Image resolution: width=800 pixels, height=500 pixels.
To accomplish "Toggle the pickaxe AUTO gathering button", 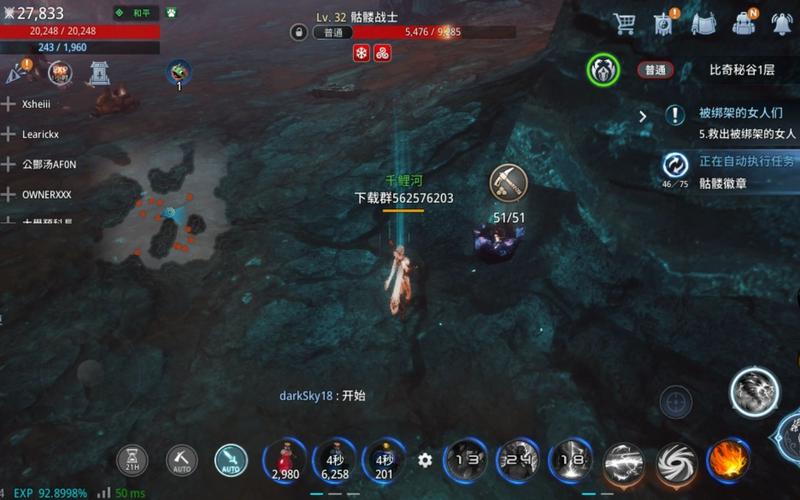I will (x=182, y=461).
